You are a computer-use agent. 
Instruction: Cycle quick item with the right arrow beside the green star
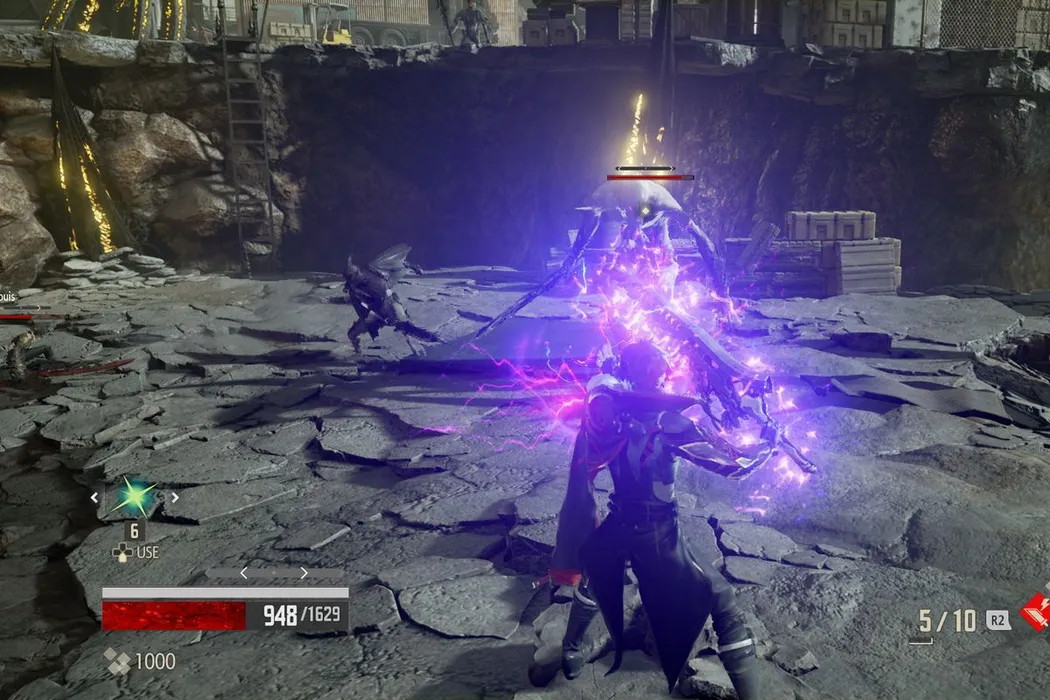(174, 497)
